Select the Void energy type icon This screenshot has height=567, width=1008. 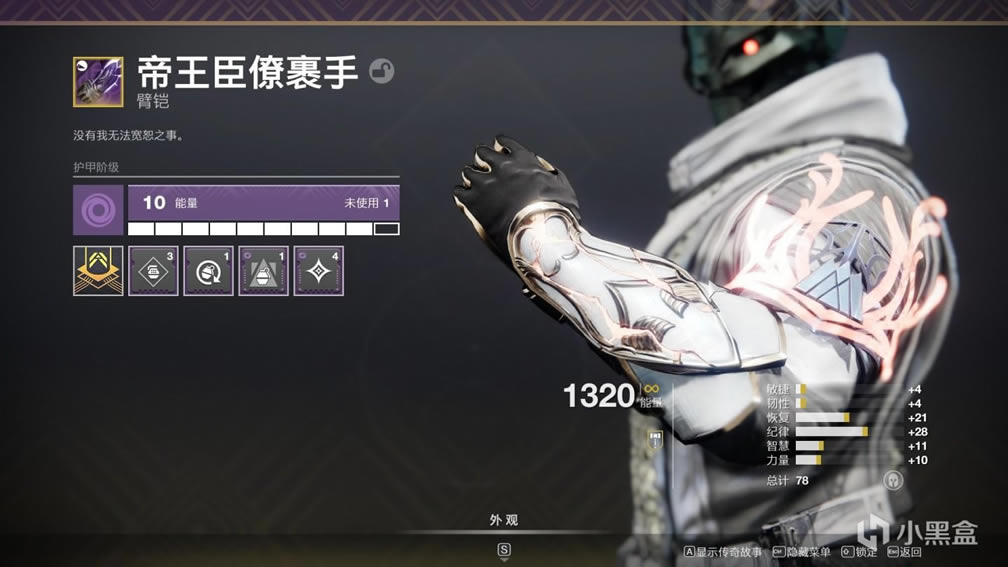click(98, 210)
